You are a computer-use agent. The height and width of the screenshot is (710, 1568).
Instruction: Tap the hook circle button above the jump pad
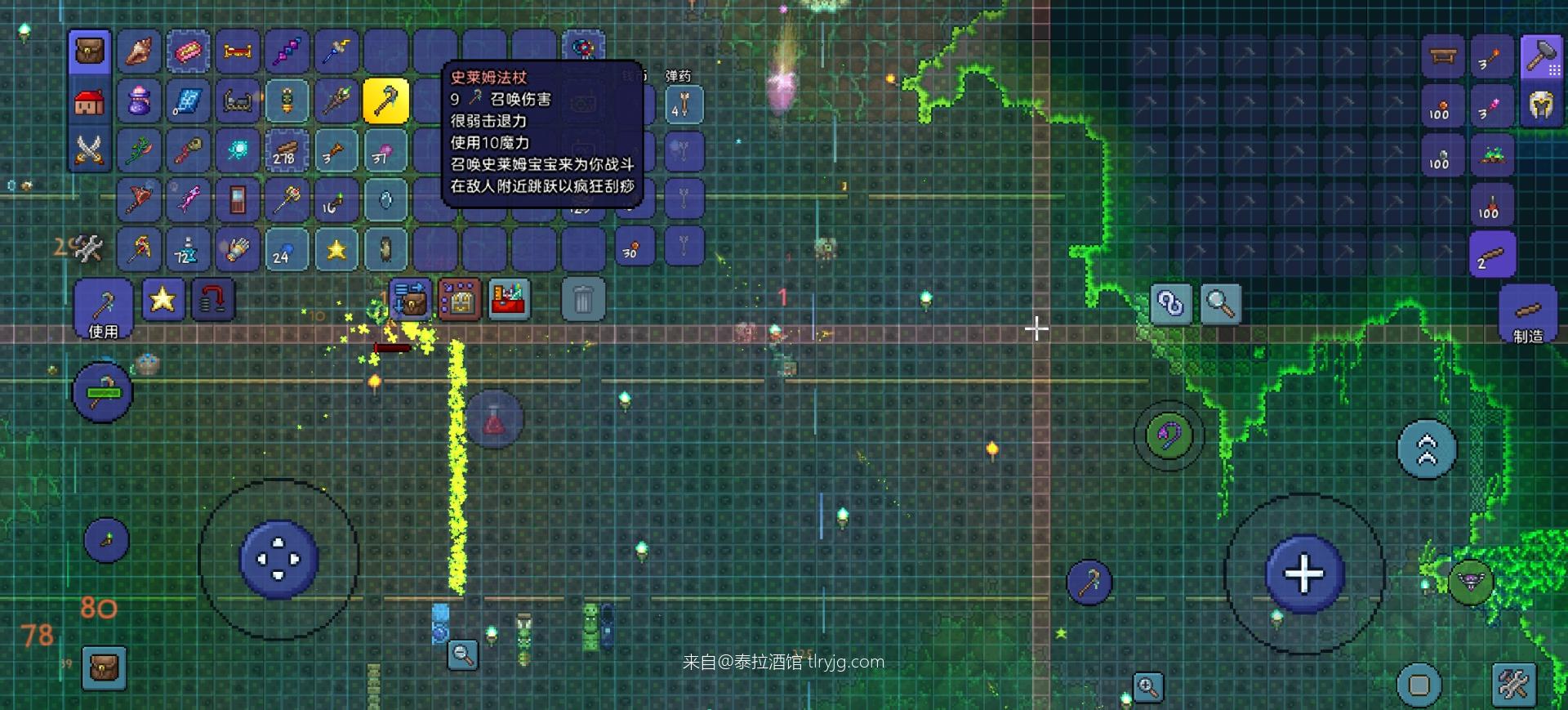pyautogui.click(x=1170, y=435)
